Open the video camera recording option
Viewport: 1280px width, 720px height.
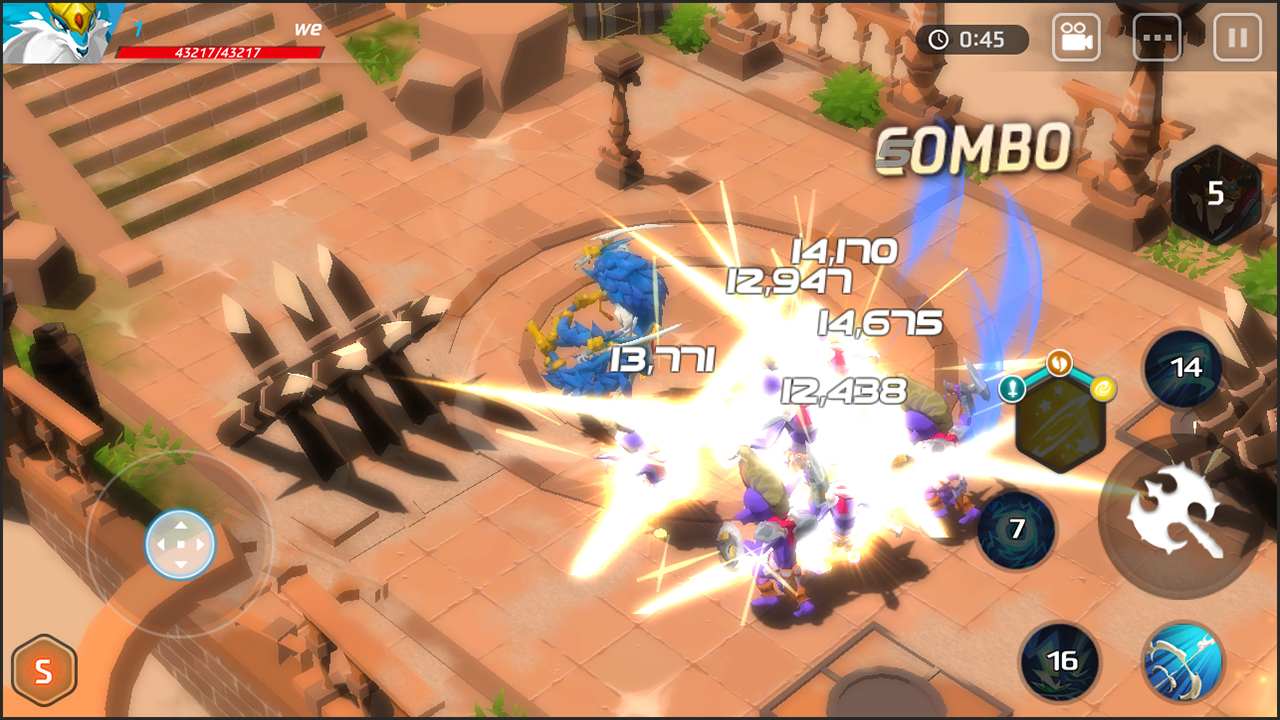coord(1075,37)
